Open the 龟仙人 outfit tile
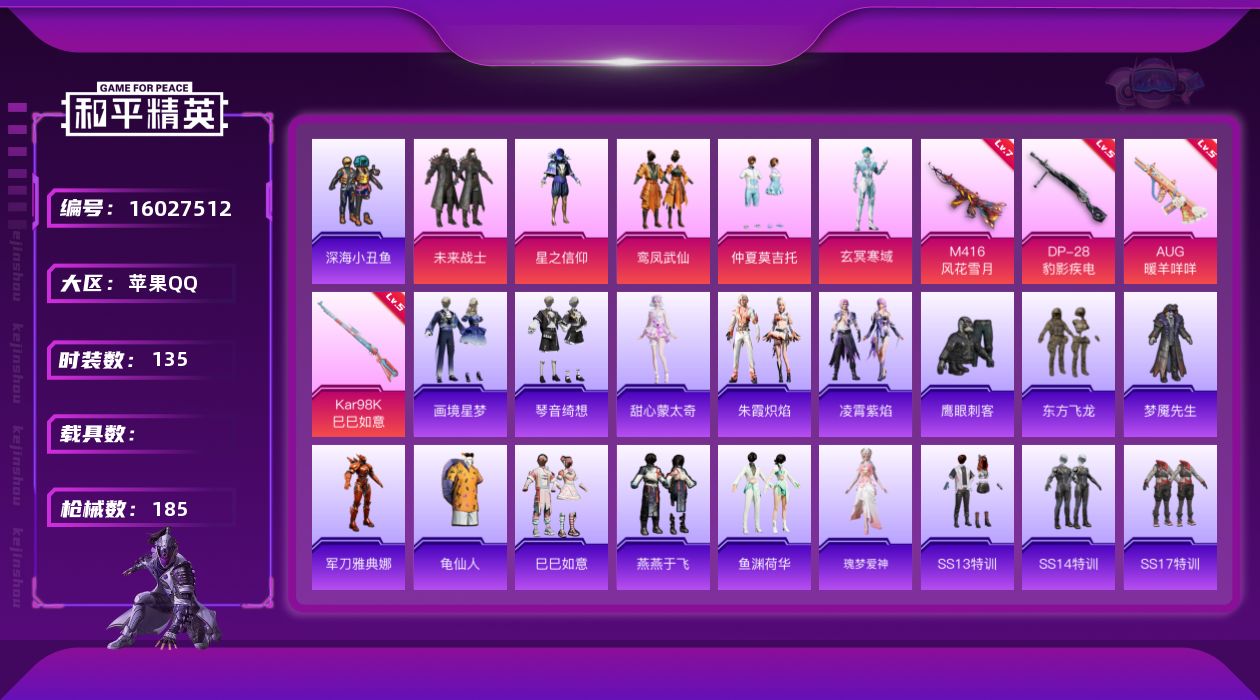Image resolution: width=1260 pixels, height=700 pixels. pyautogui.click(x=460, y=517)
